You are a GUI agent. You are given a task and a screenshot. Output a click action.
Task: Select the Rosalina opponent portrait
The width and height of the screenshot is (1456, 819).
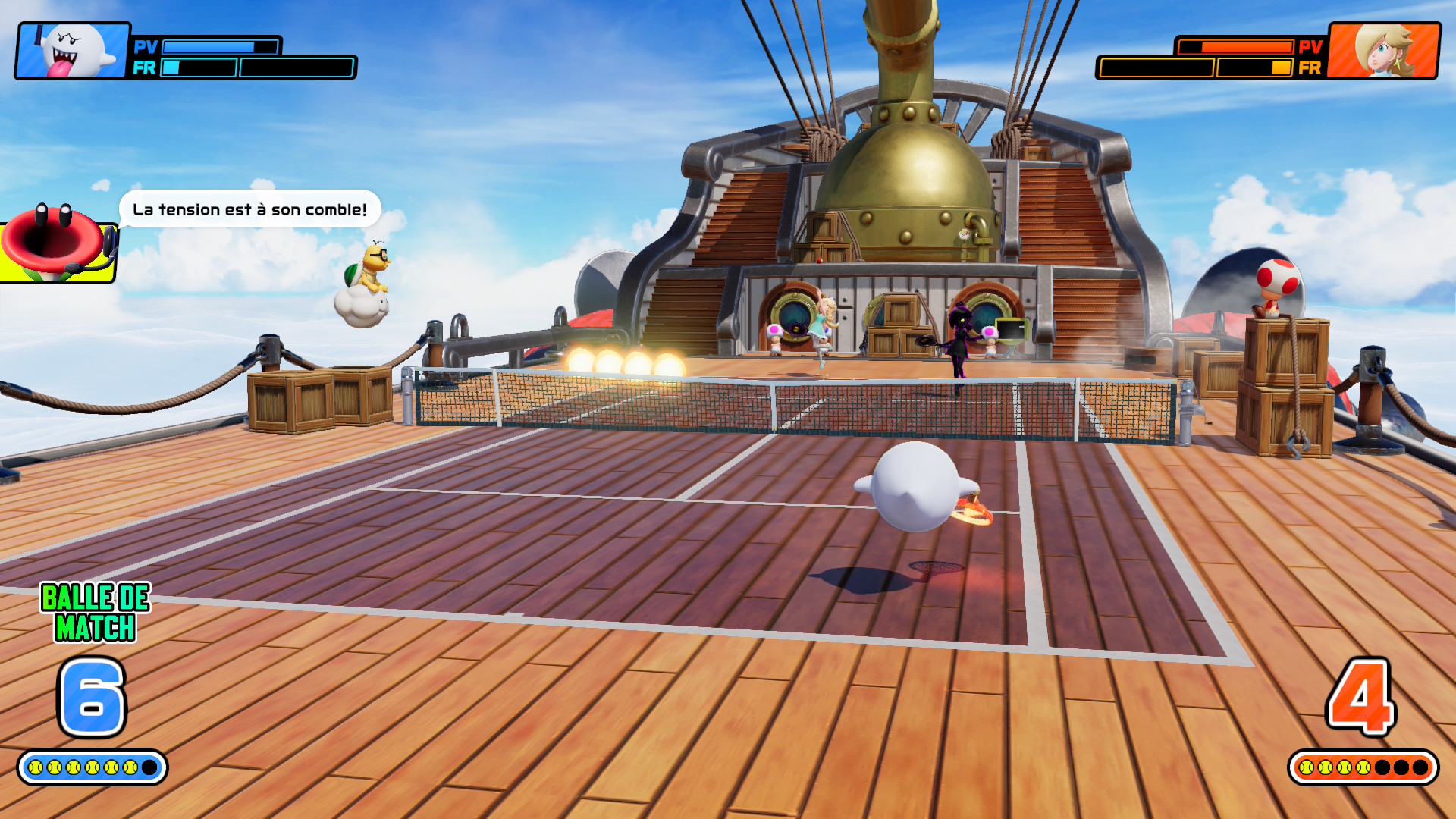1384,51
